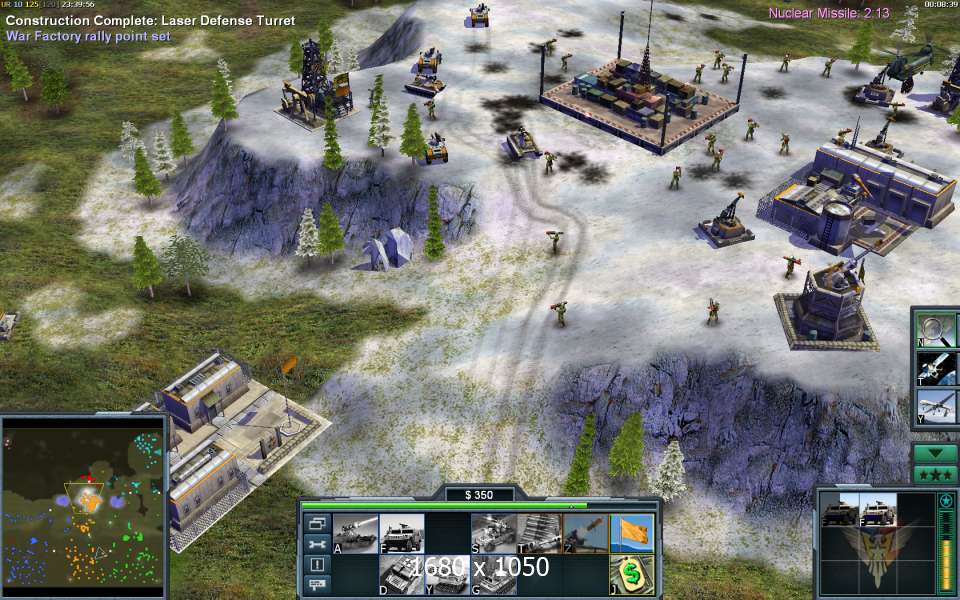Select the second queued Humvee portrait
960x600 pixels.
(876, 512)
